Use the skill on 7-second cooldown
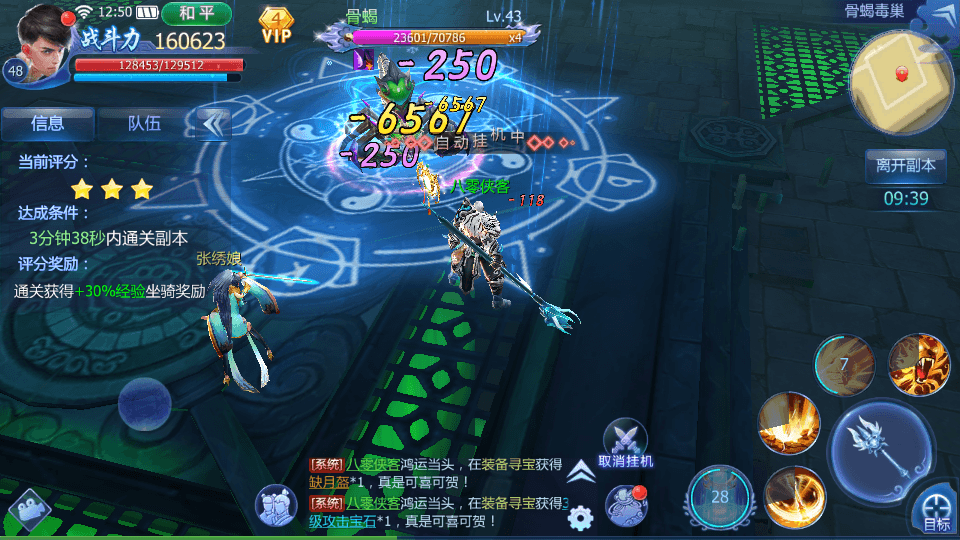The width and height of the screenshot is (960, 540). [843, 364]
